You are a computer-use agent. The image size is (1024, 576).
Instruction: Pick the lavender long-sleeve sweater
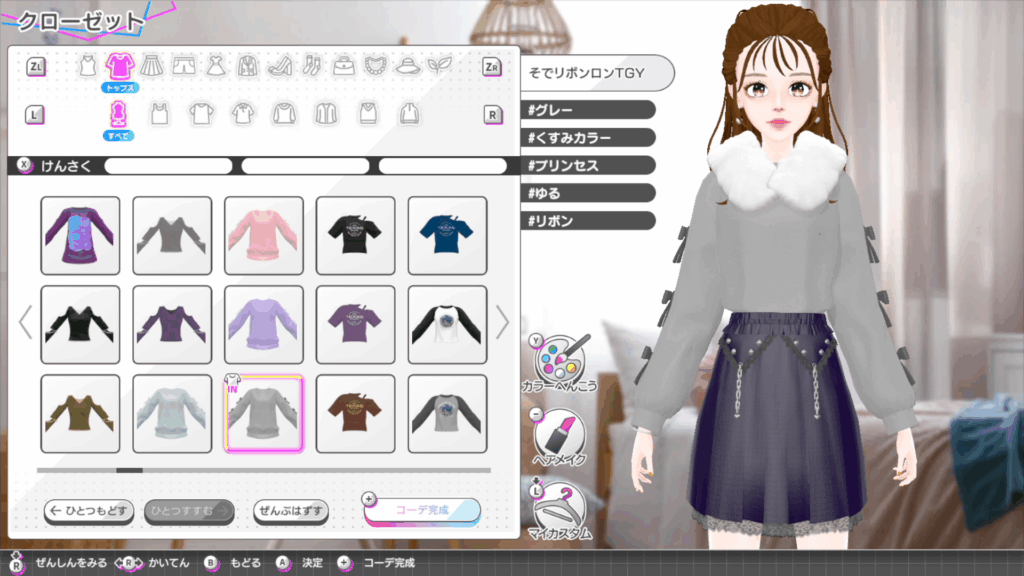(263, 324)
